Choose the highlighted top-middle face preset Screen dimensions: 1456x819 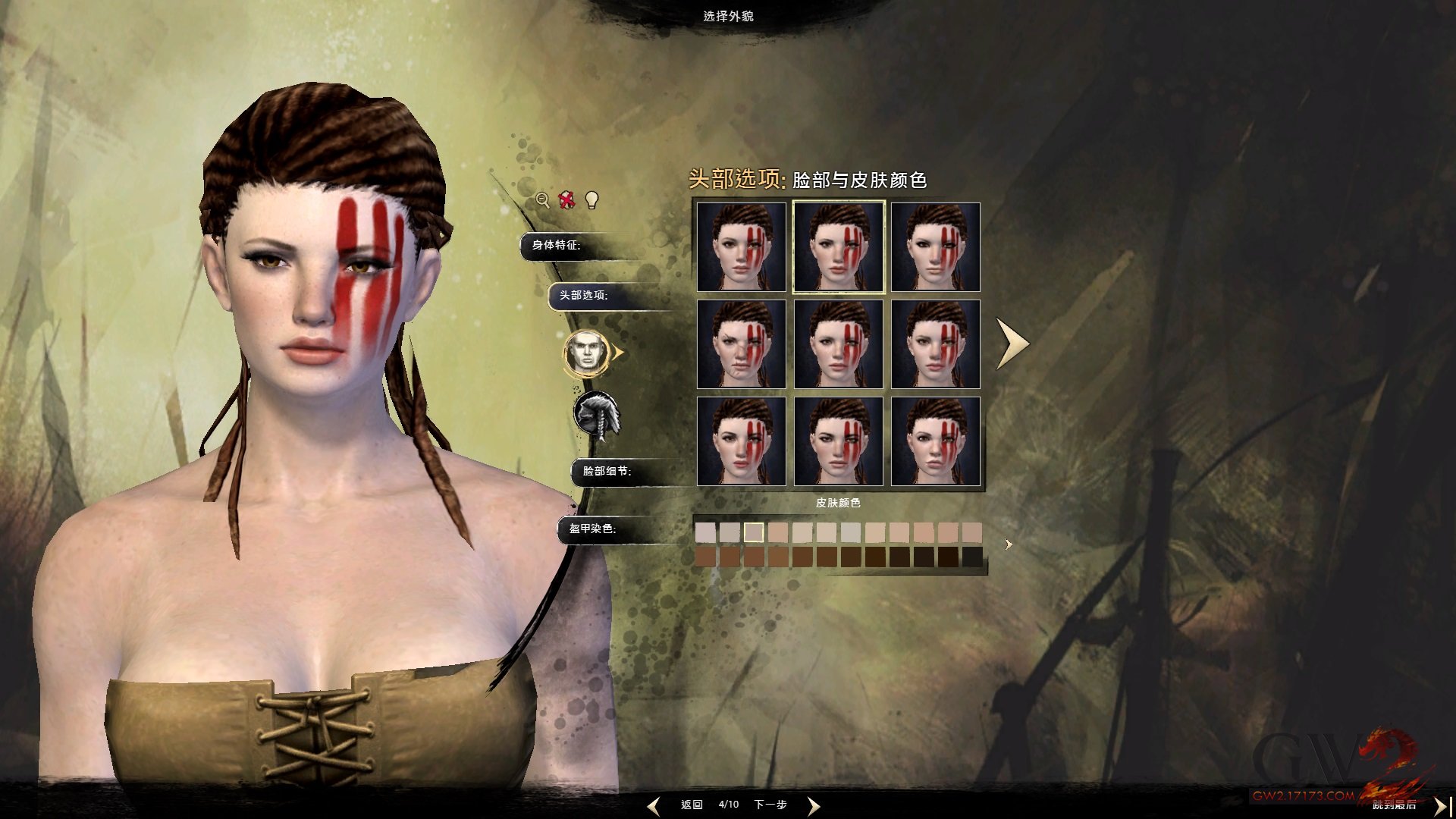839,247
